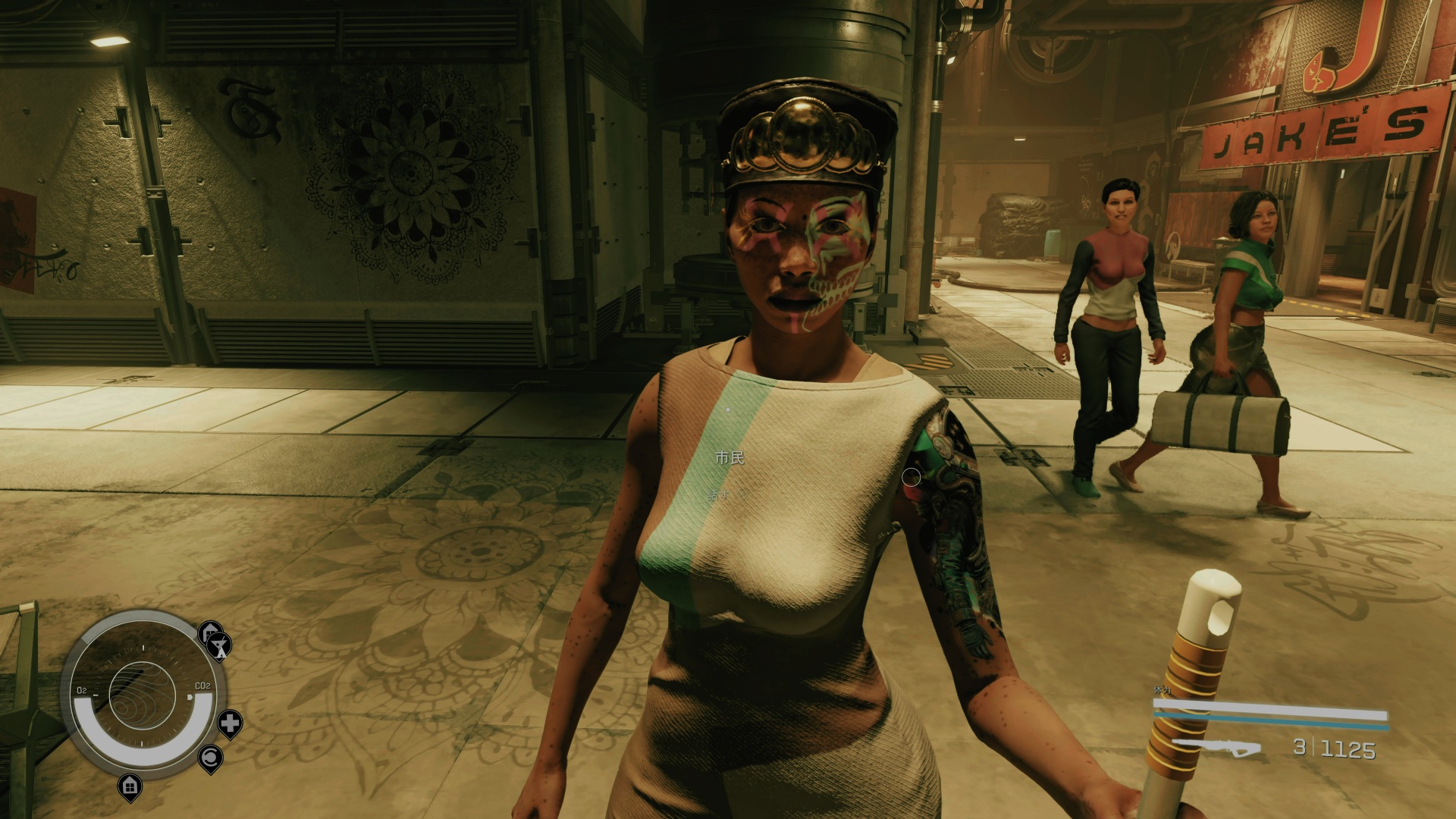Select the house marker below the compass
1456x819 pixels.
pos(130,784)
